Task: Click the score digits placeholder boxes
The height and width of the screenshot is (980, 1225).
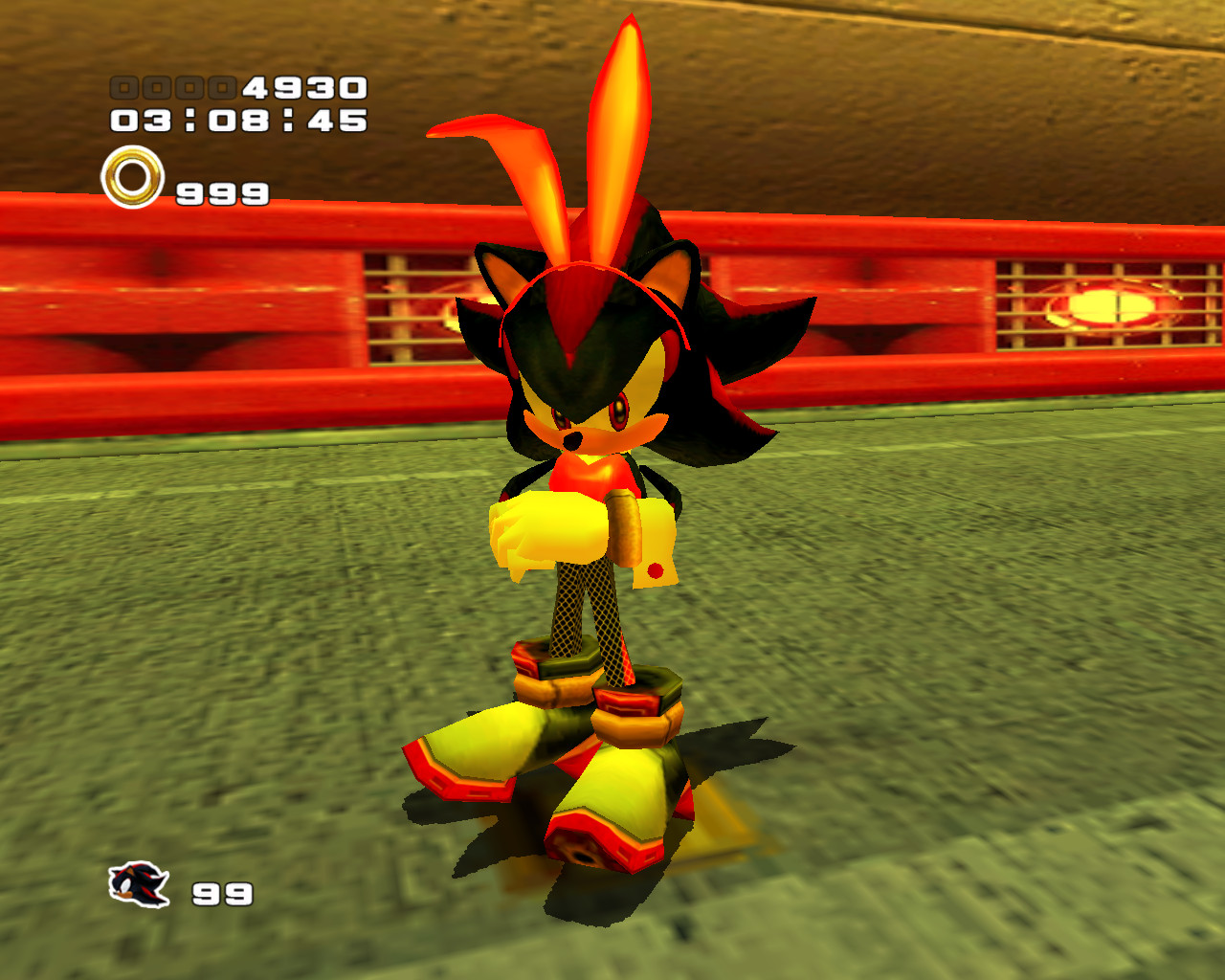Action: pyautogui.click(x=175, y=86)
